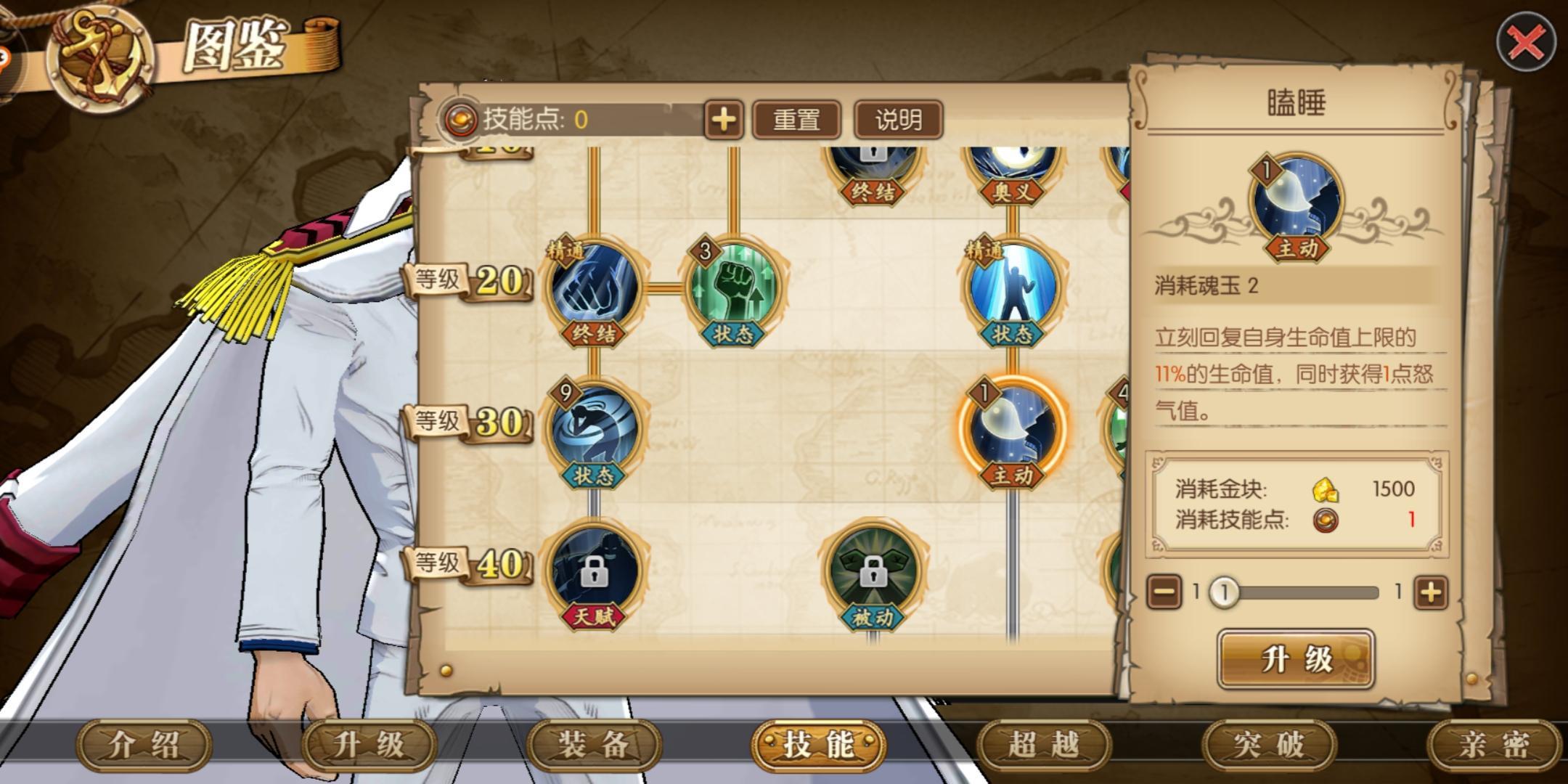Switch to the 介绍 tab
Image resolution: width=1568 pixels, height=784 pixels.
coord(144,745)
